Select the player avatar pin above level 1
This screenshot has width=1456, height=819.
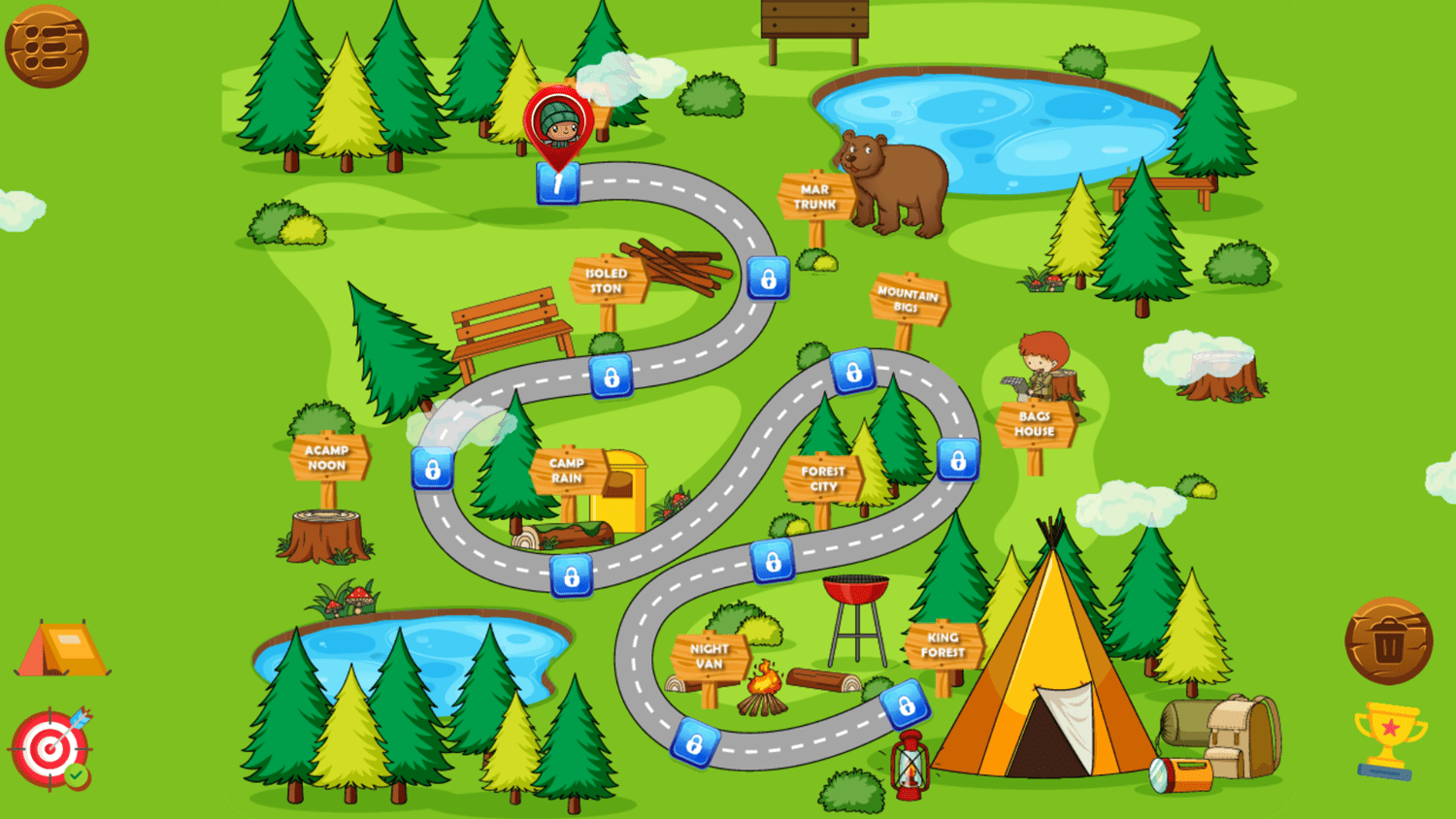pos(556,121)
